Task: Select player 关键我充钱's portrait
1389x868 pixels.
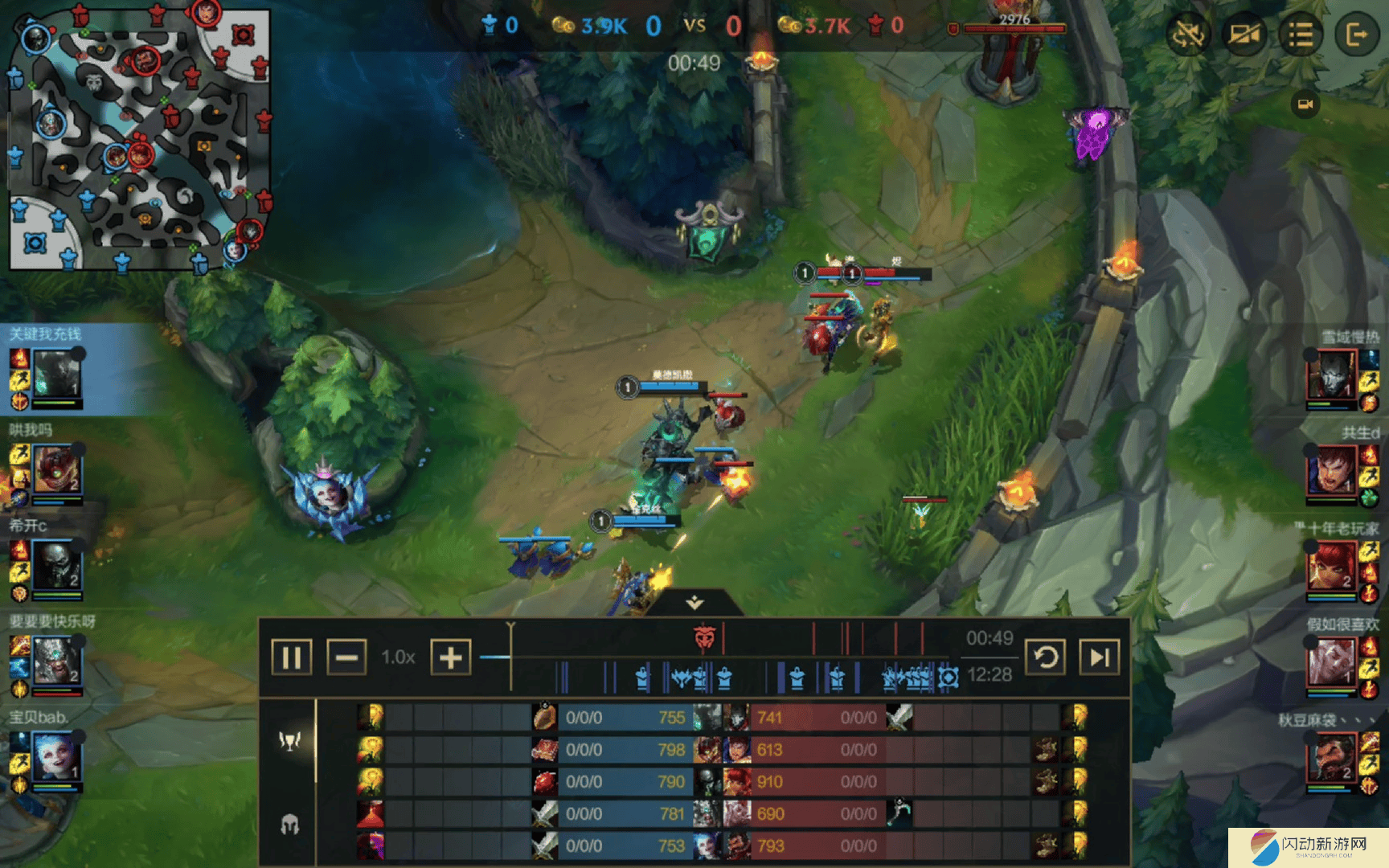Action: [56, 374]
